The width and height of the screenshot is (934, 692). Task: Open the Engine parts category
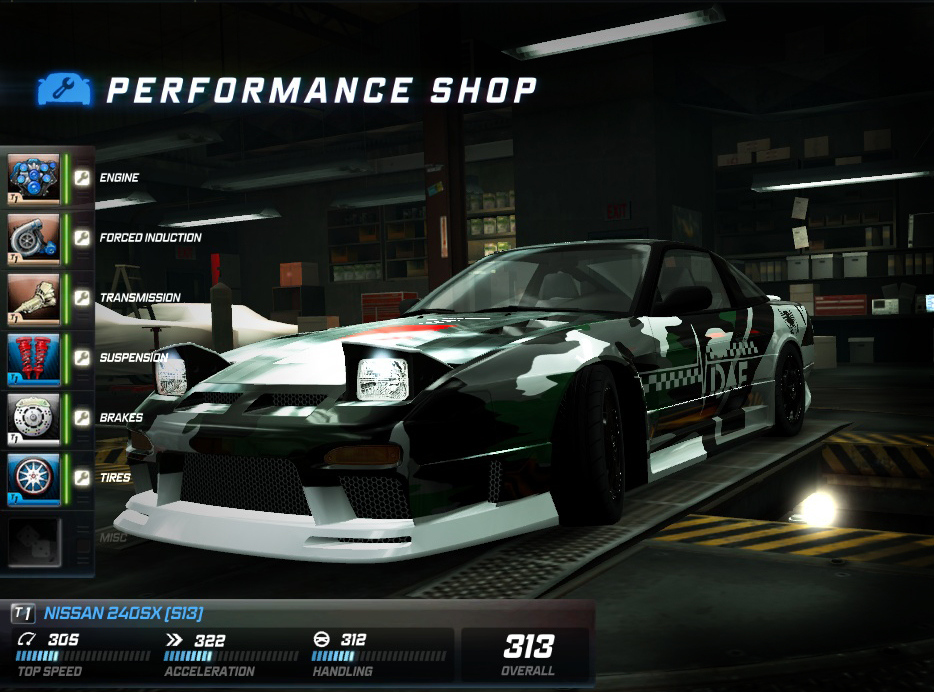(35, 178)
